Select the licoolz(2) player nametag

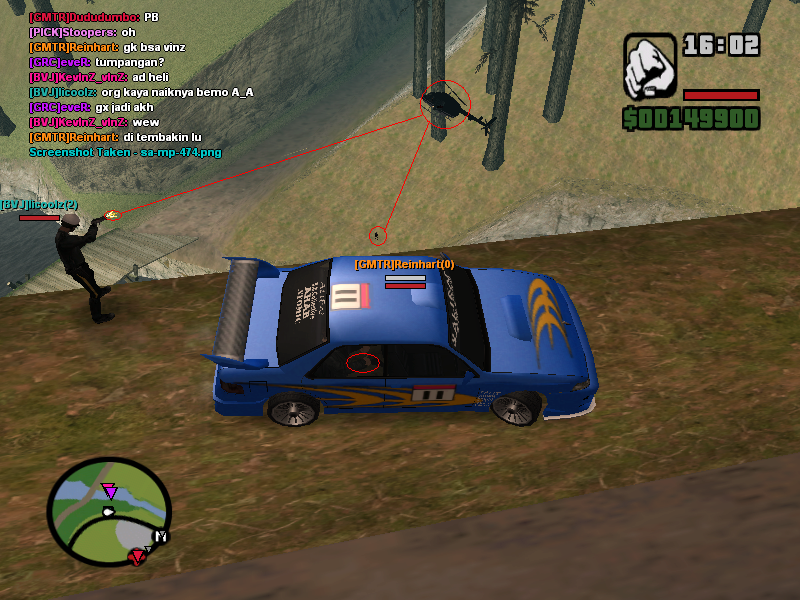[x=39, y=204]
